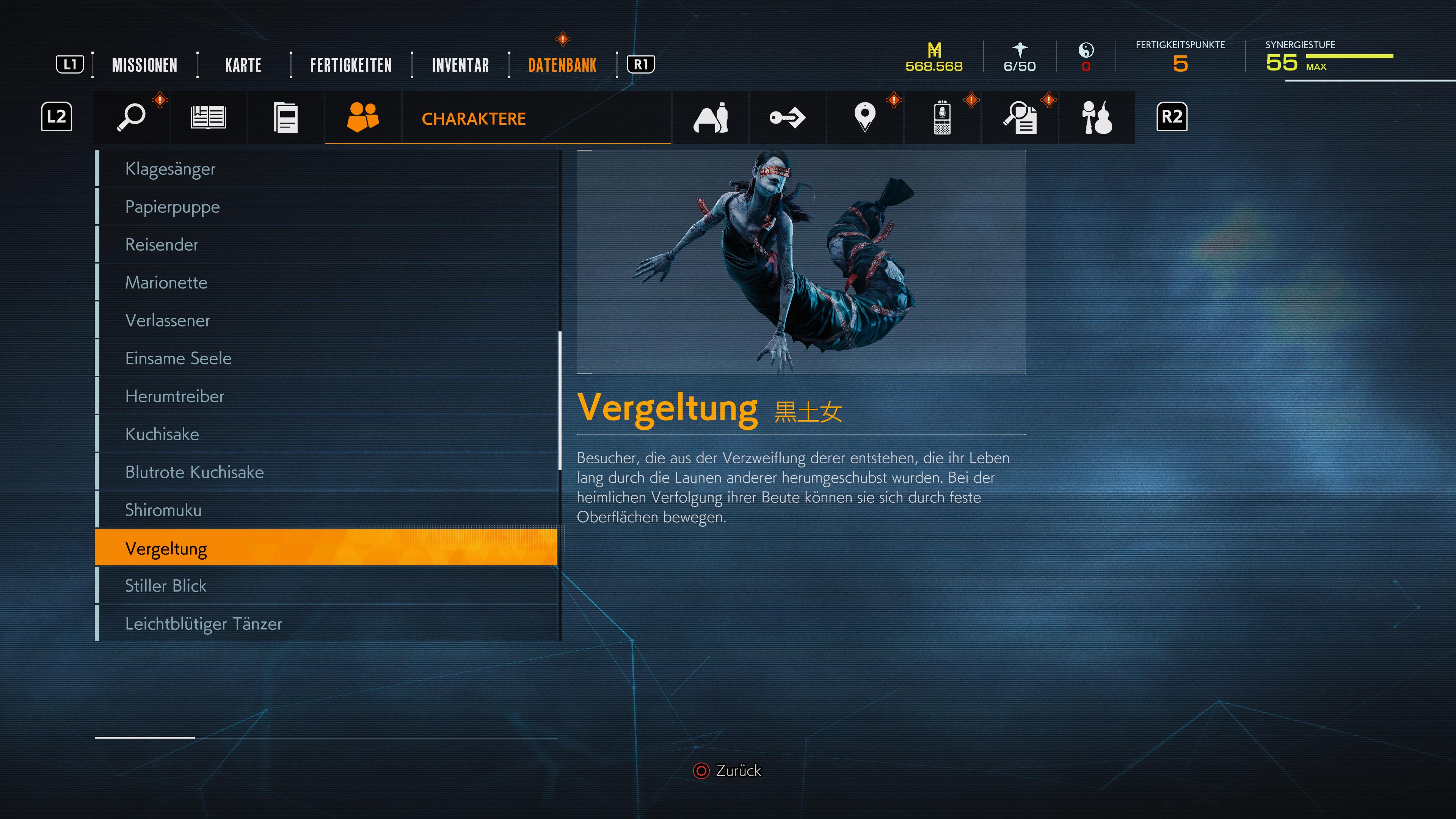Open the Missionen tab
The image size is (1456, 819).
click(145, 65)
